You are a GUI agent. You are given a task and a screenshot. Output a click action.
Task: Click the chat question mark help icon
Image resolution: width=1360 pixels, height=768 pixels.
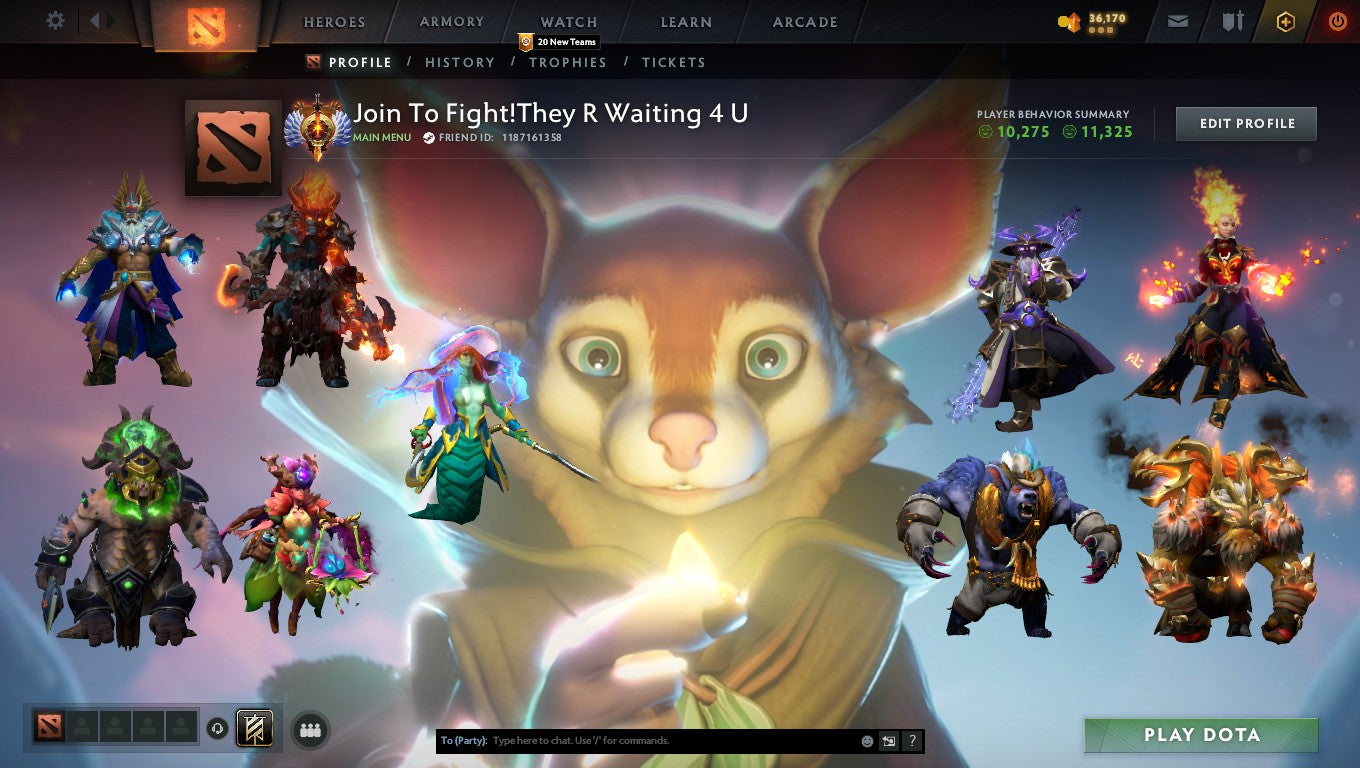[911, 740]
